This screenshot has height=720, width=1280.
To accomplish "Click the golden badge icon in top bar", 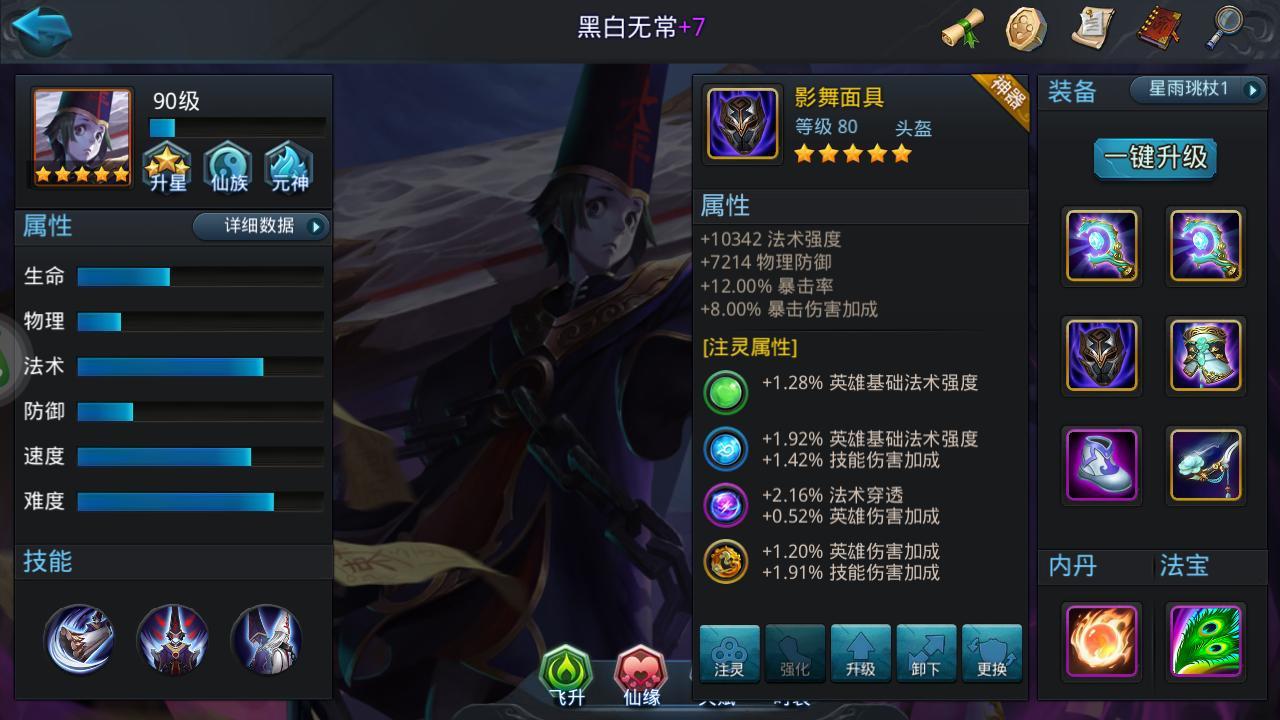I will tap(1022, 28).
